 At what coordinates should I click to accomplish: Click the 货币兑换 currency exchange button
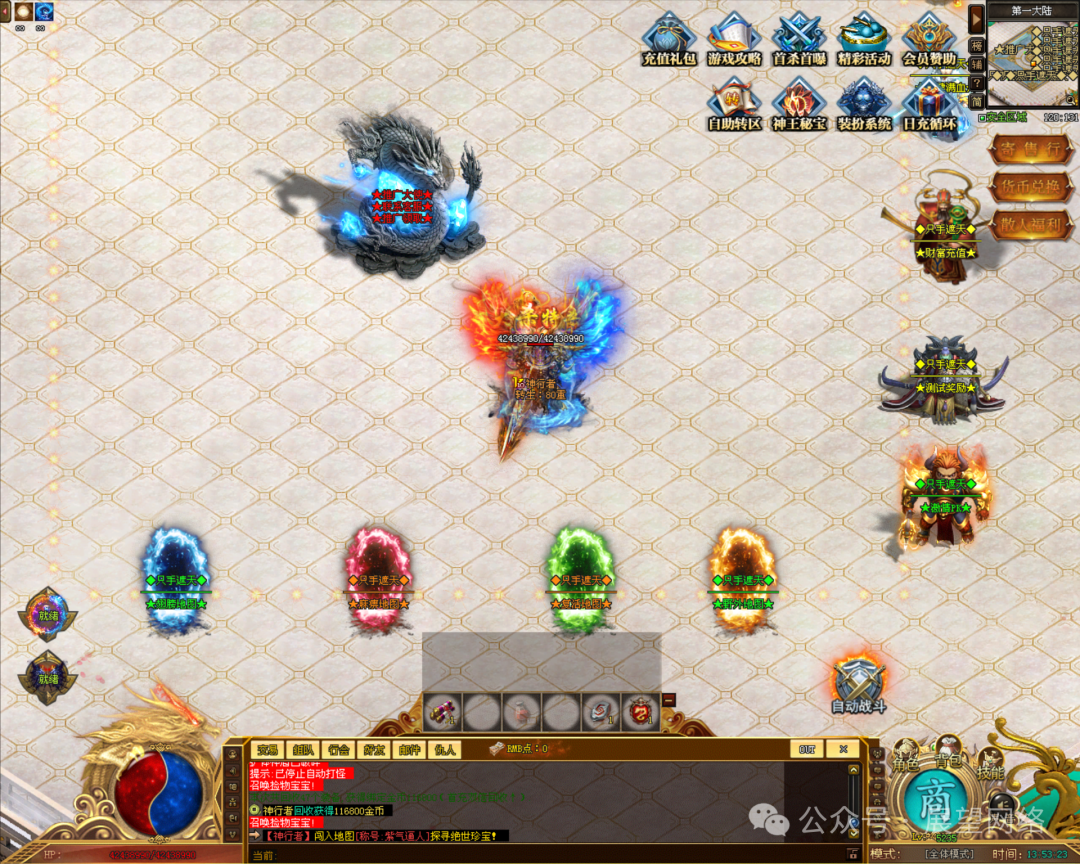[1025, 187]
